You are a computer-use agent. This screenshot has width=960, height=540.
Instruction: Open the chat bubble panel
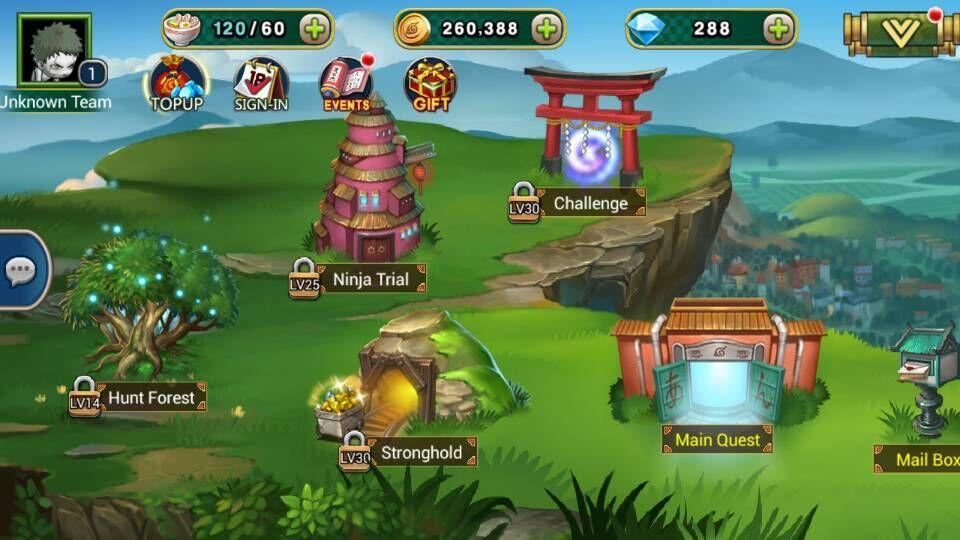tap(21, 270)
